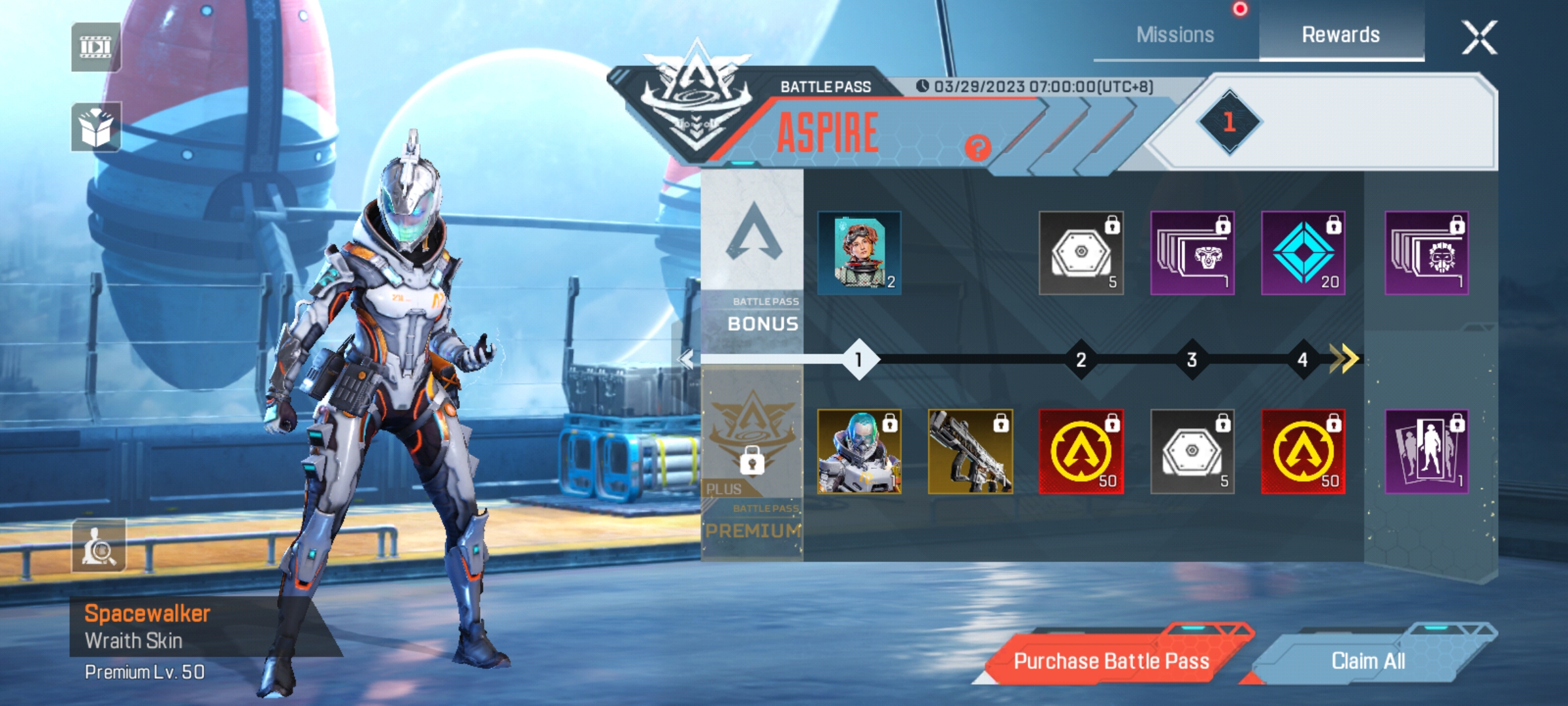Purchase the Battle Pass

point(1111,661)
